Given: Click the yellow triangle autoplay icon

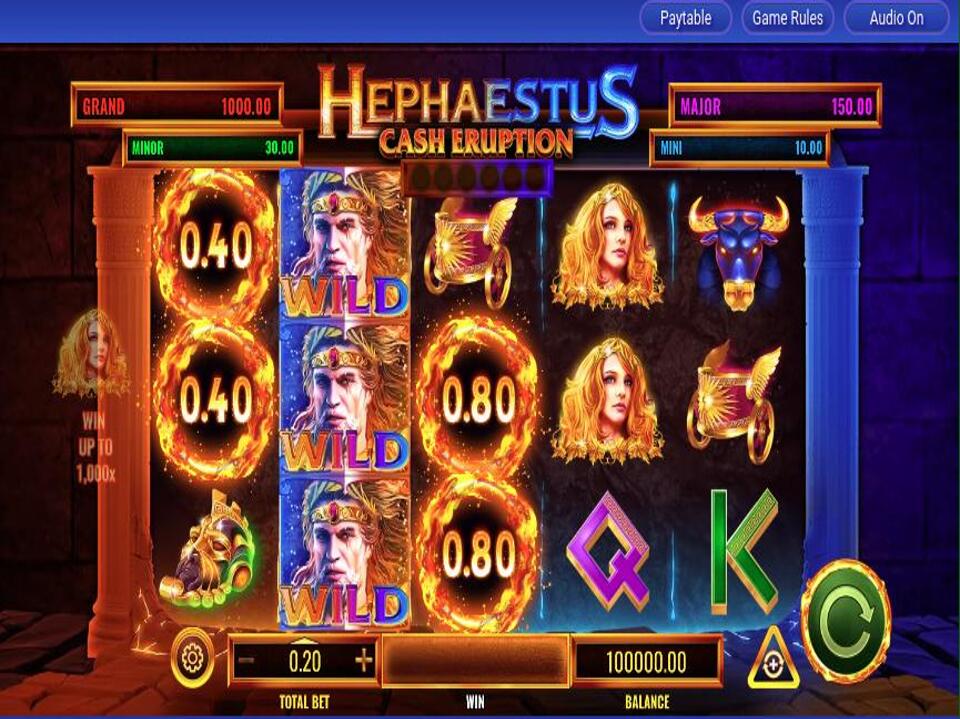Looking at the screenshot, I should tap(773, 660).
